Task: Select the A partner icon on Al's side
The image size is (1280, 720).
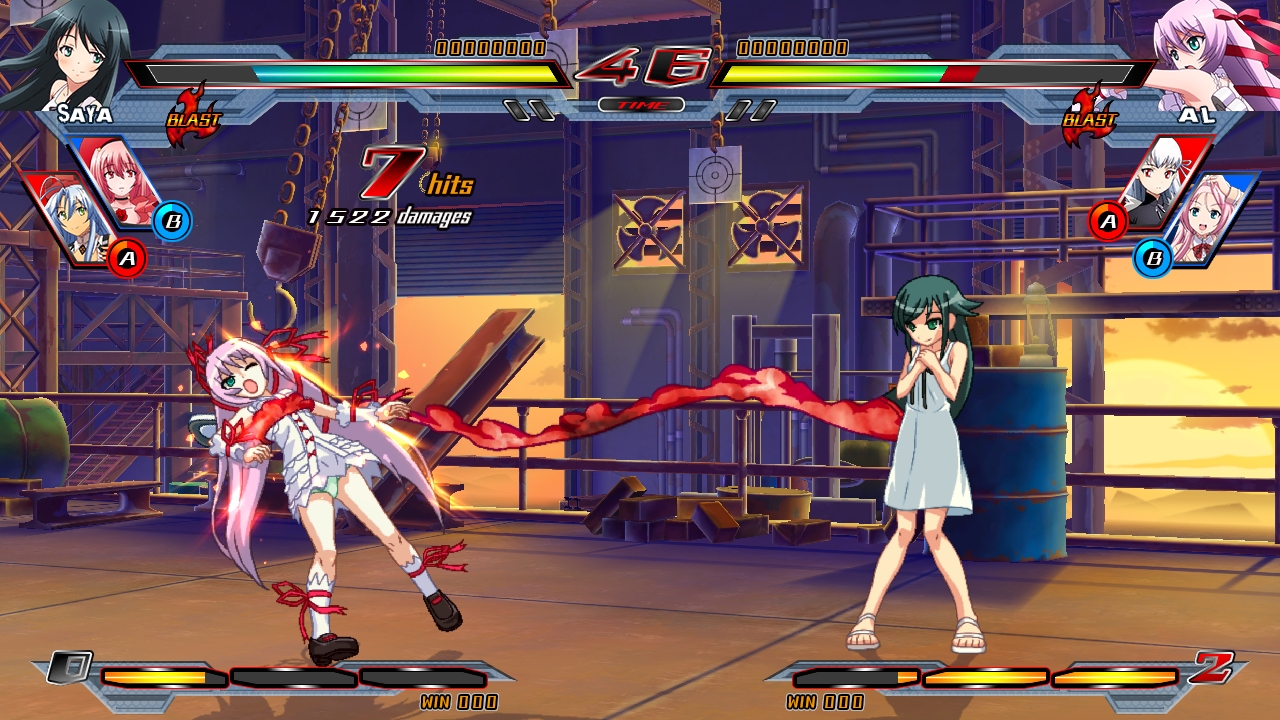Action: 1106,222
